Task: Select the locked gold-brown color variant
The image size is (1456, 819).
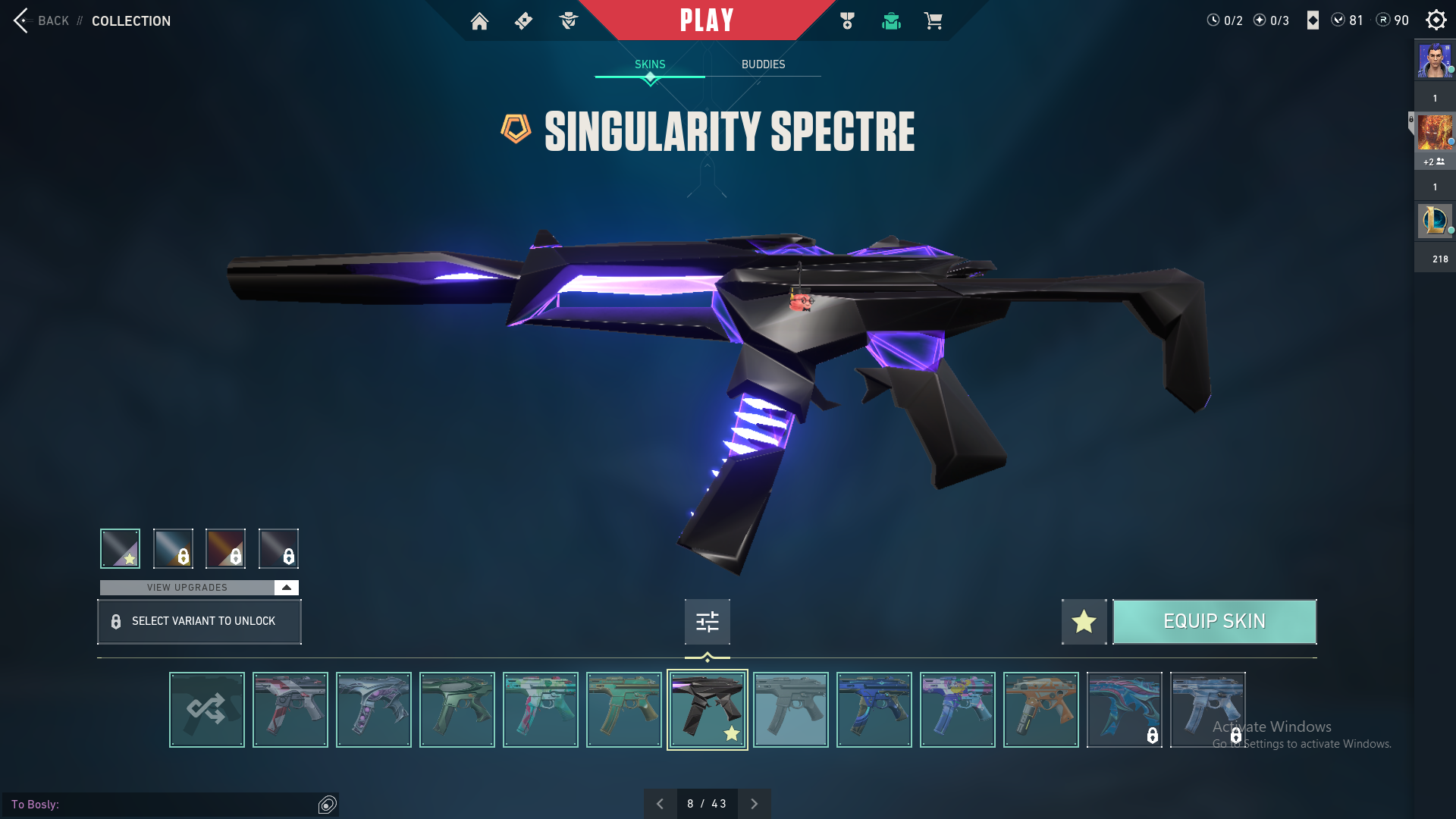Action: pos(225,548)
